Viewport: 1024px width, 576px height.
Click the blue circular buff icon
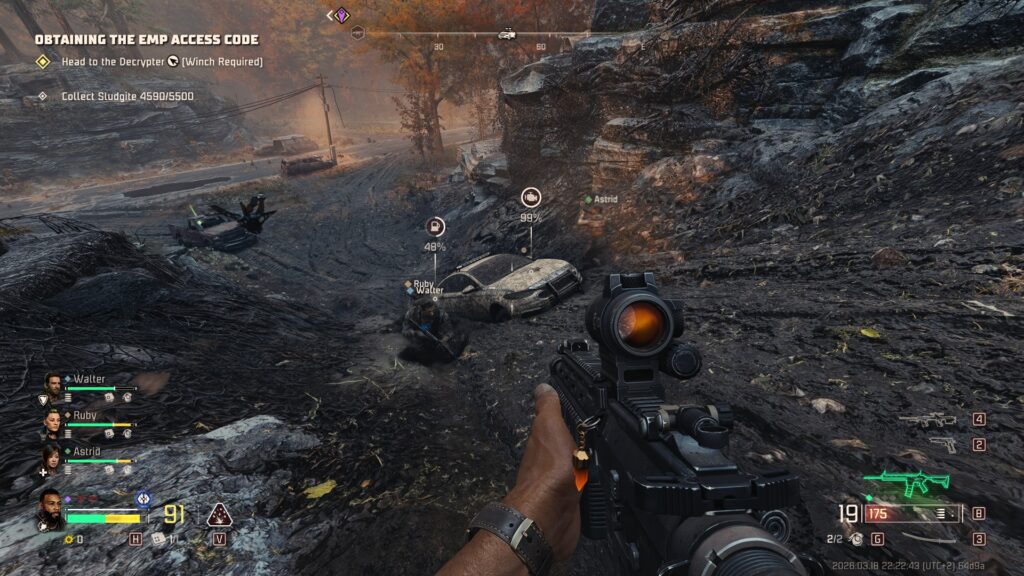tap(143, 497)
